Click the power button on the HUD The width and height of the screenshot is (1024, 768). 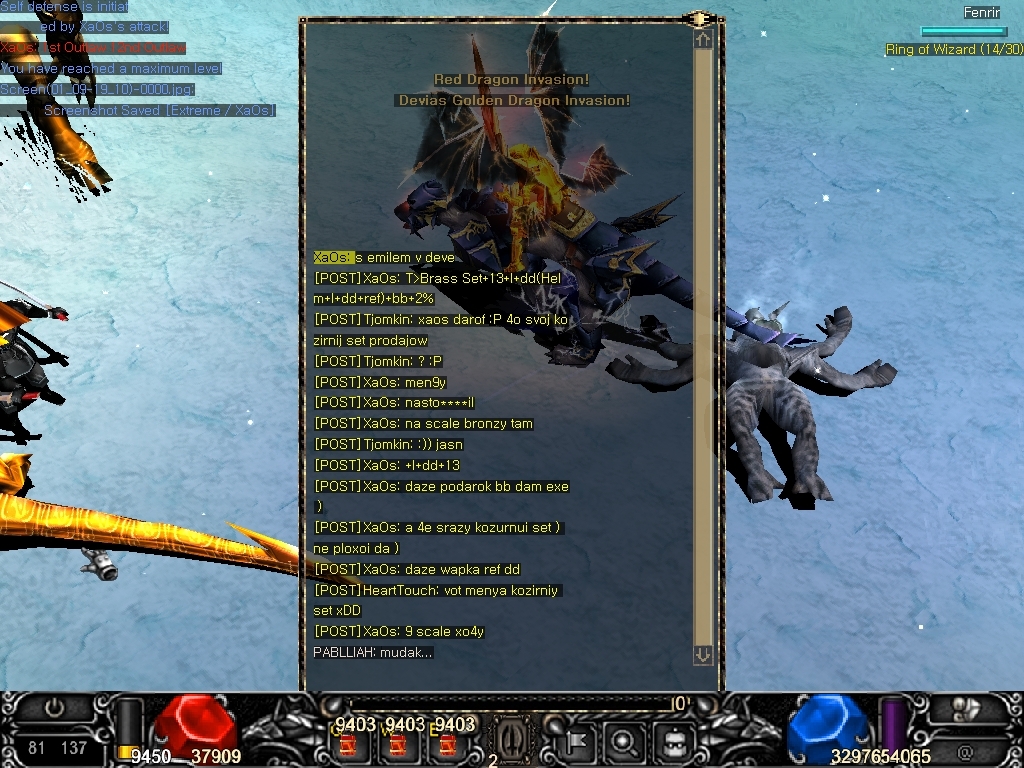coord(55,708)
